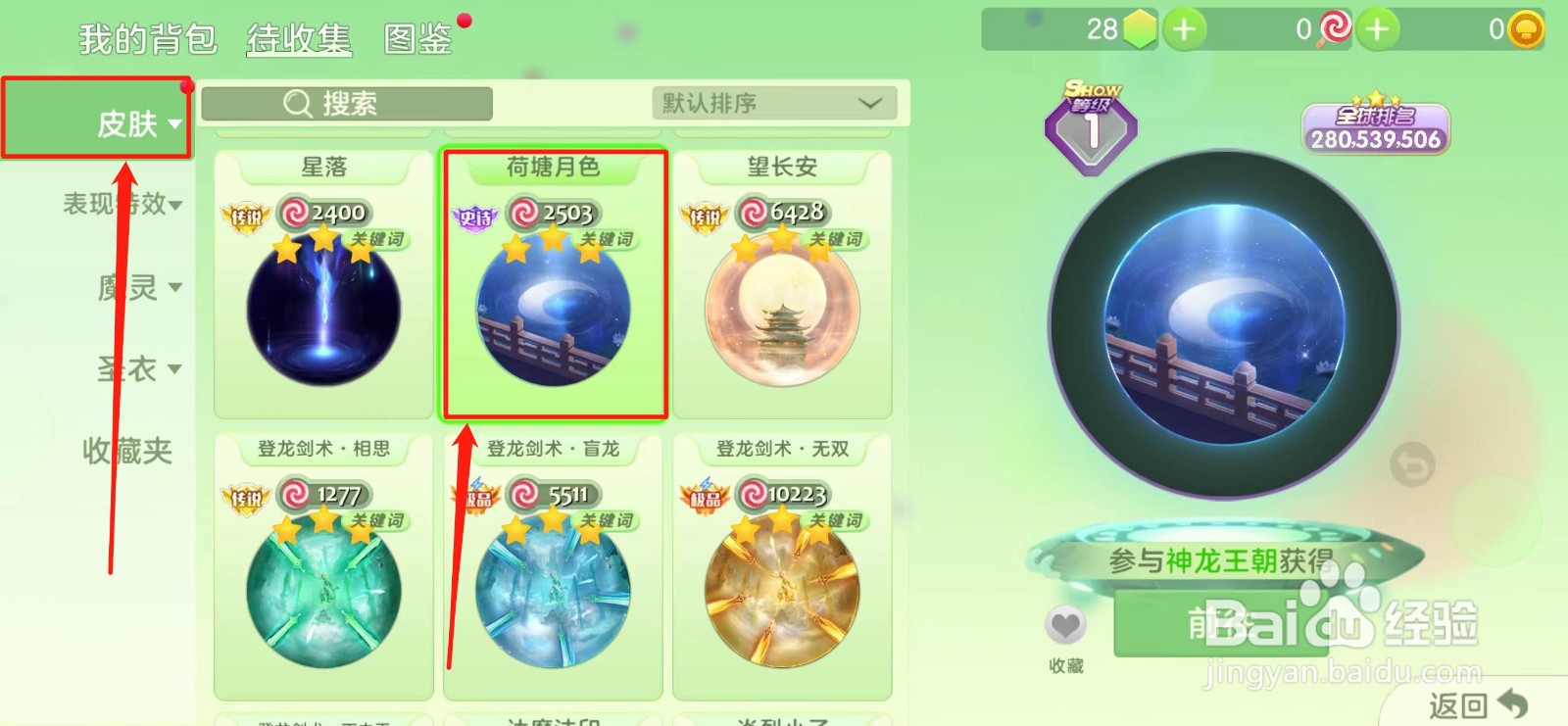This screenshot has width=1568, height=726.
Task: Open the 收藏夹 collection folder
Action: click(x=125, y=451)
